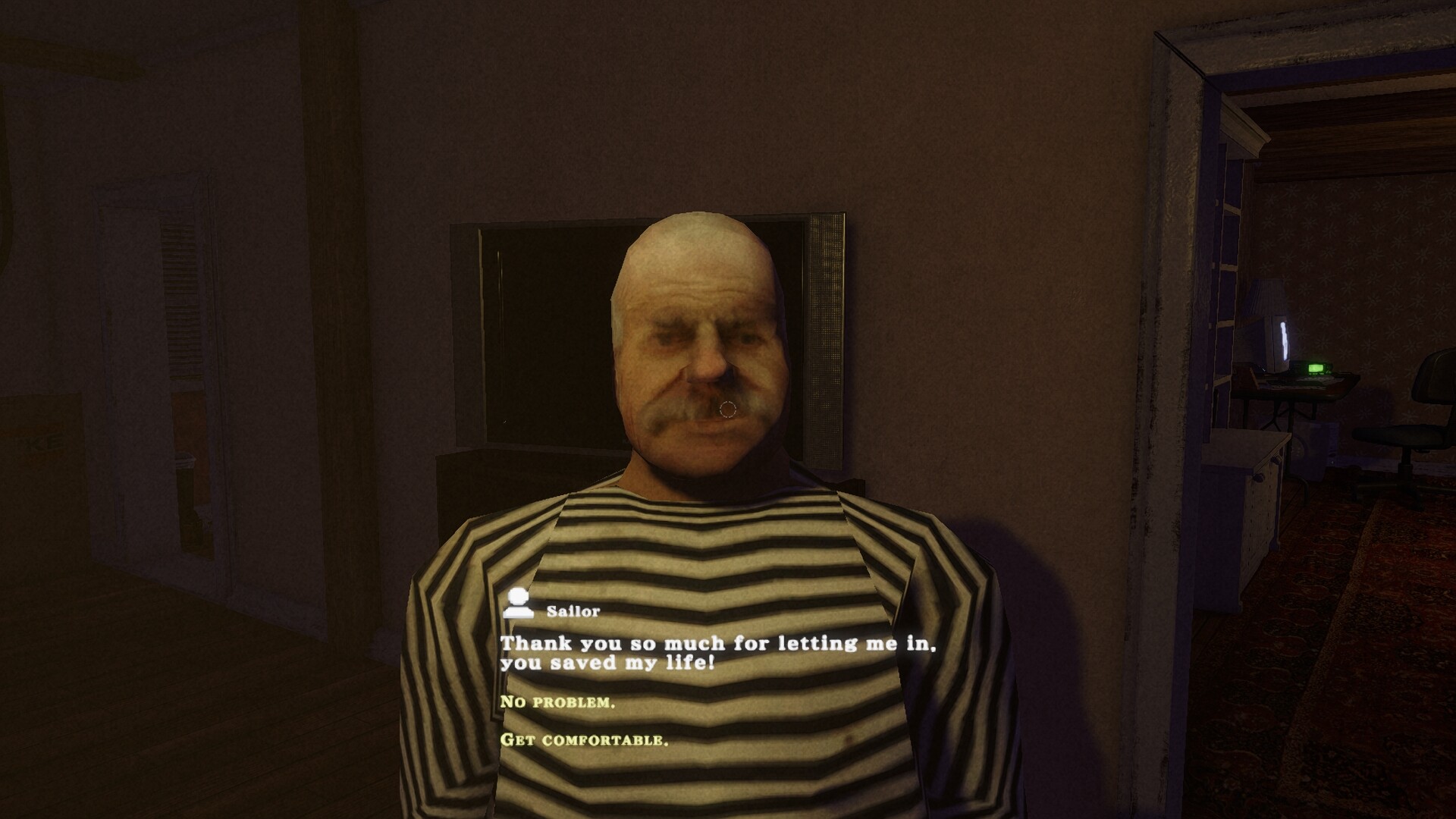Viewport: 1456px width, 819px height.
Task: Click the Sailor name label
Action: tap(574, 610)
